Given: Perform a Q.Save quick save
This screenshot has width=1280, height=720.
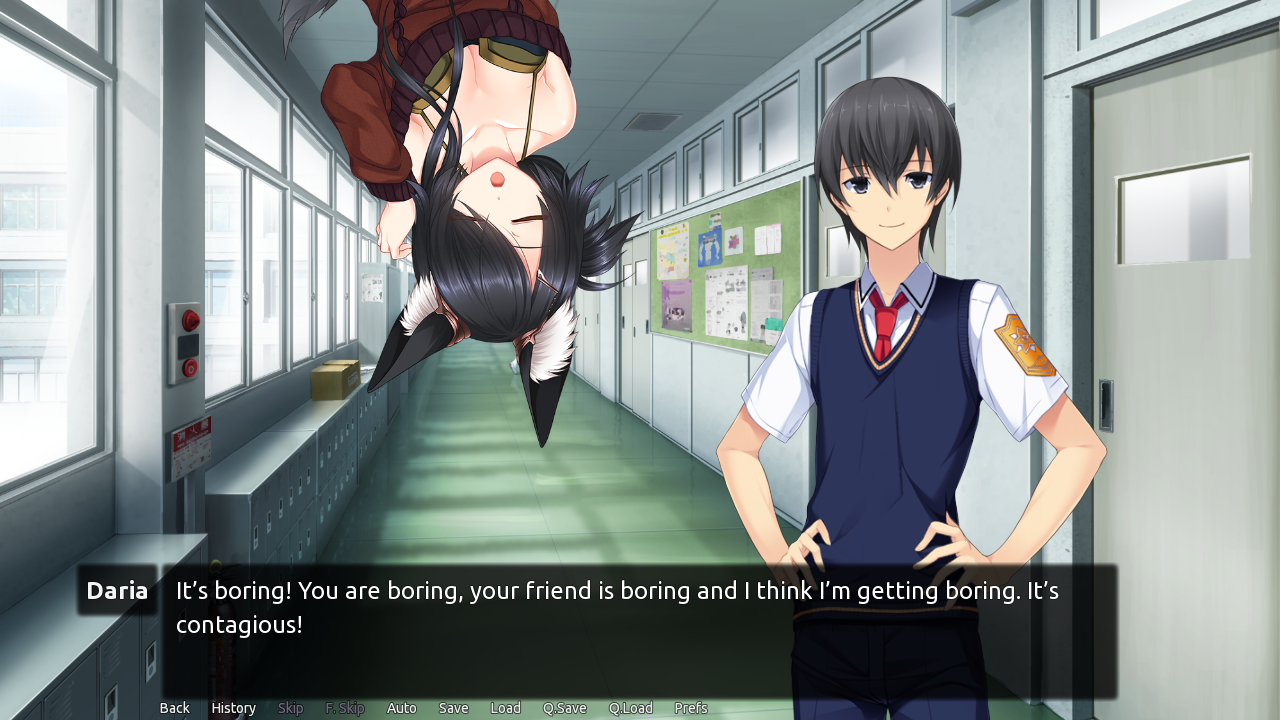Looking at the screenshot, I should tap(564, 707).
